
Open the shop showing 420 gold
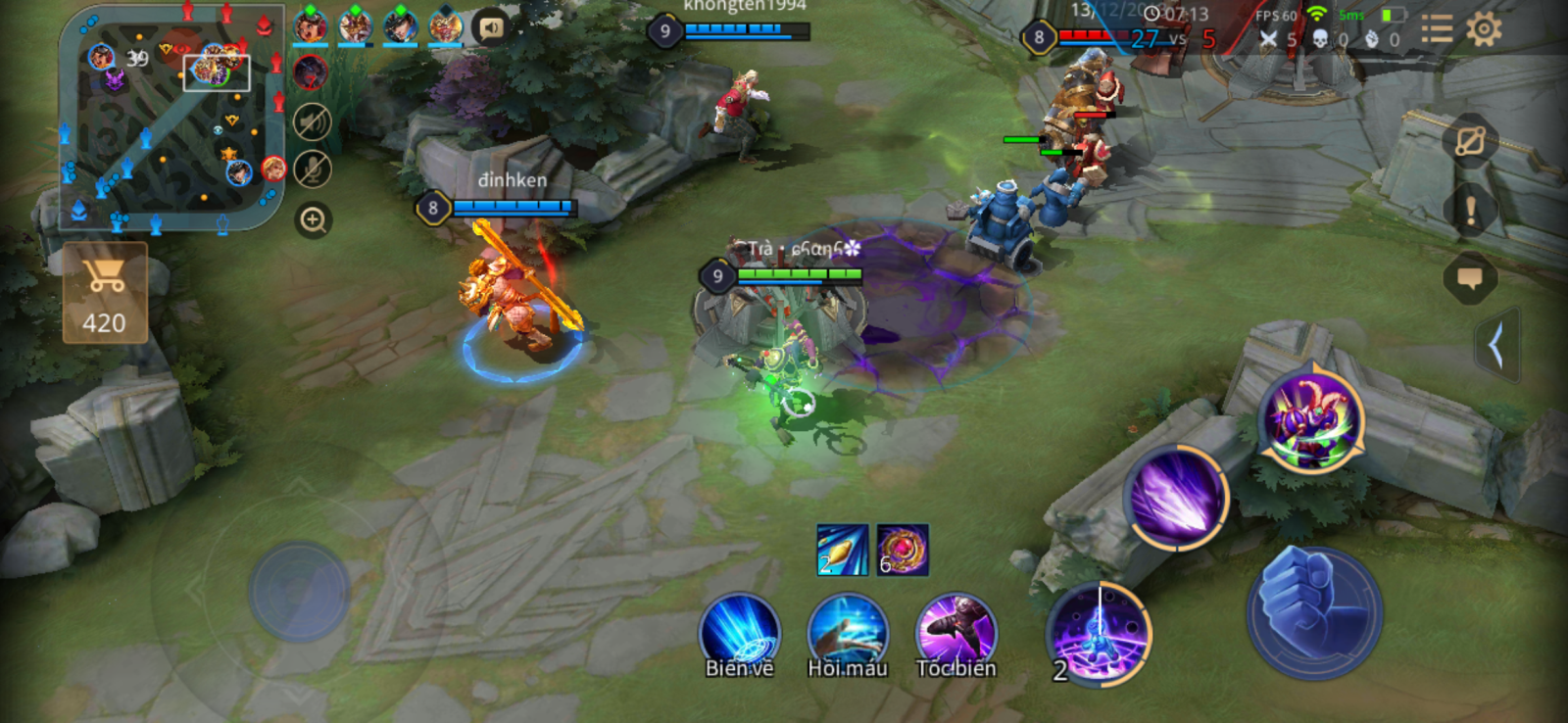105,293
